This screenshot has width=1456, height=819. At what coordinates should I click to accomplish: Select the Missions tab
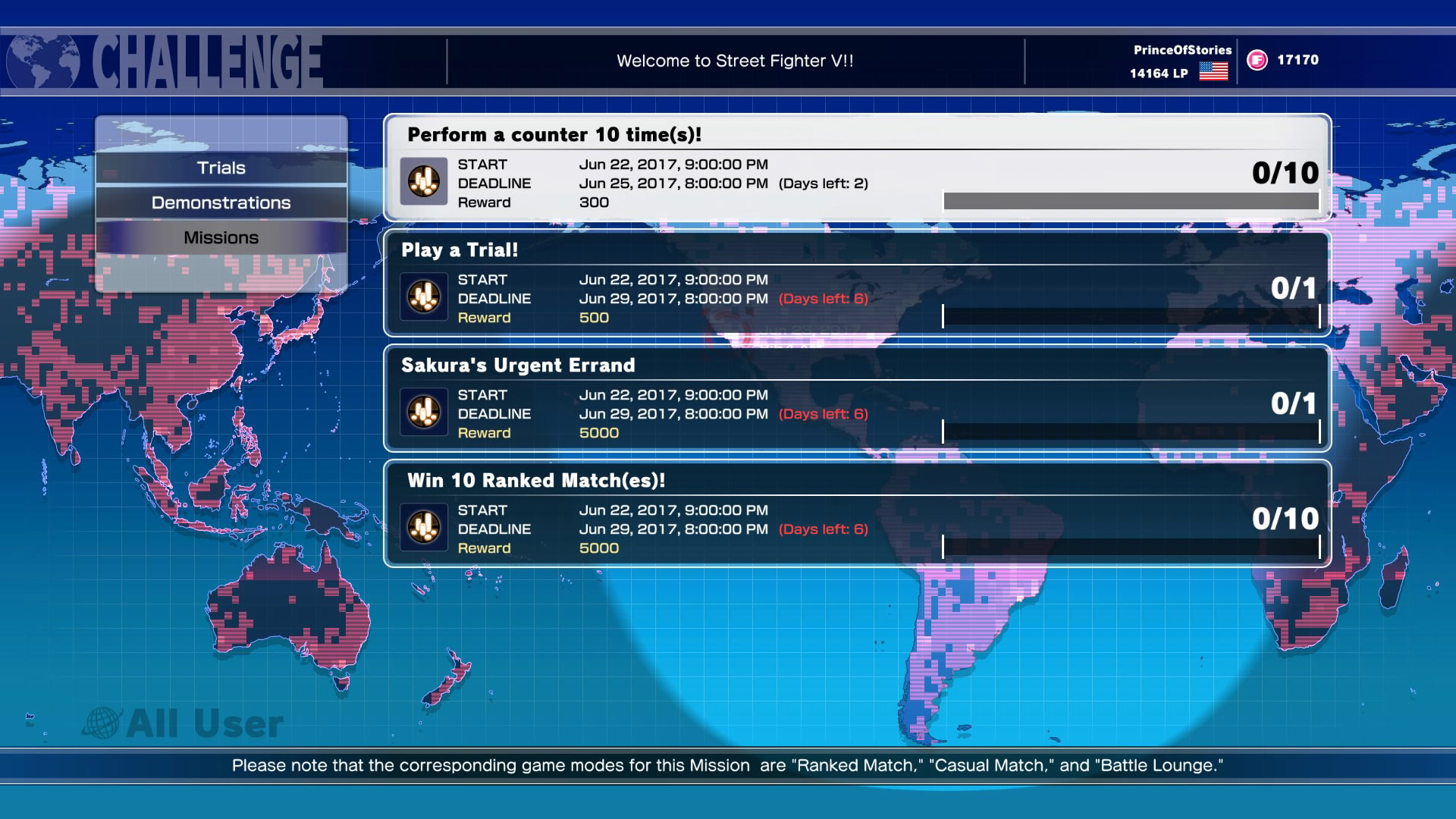pyautogui.click(x=221, y=237)
